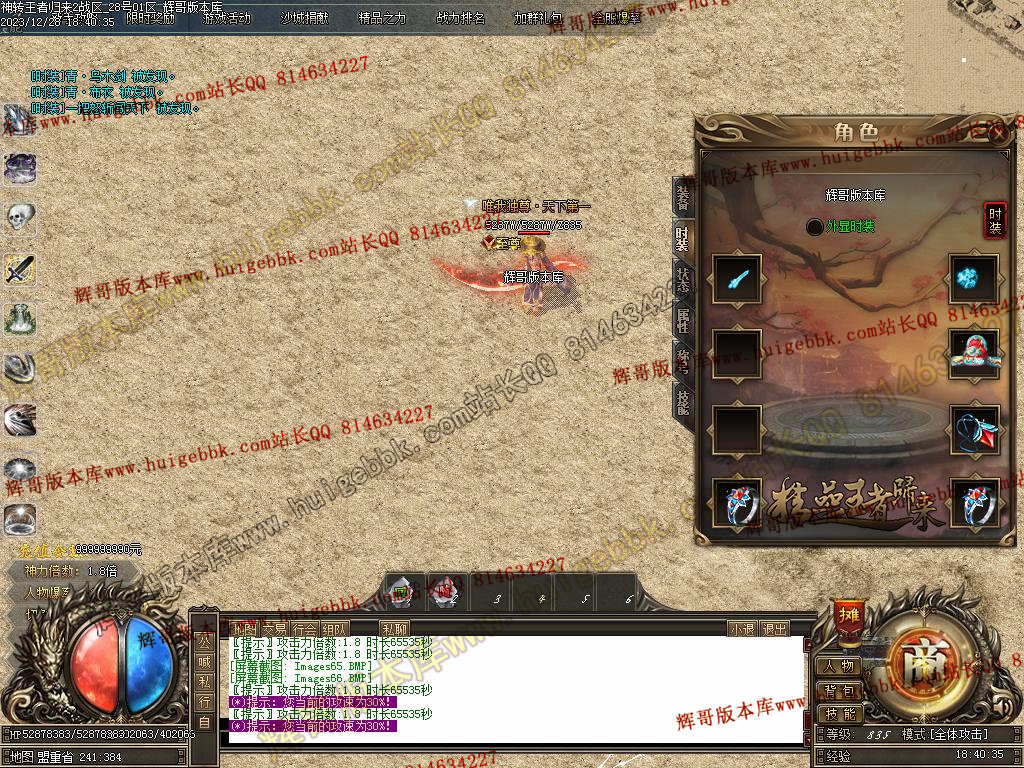The height and width of the screenshot is (768, 1024).
Task: Toggle the 外显时装 costume display option
Action: click(815, 227)
